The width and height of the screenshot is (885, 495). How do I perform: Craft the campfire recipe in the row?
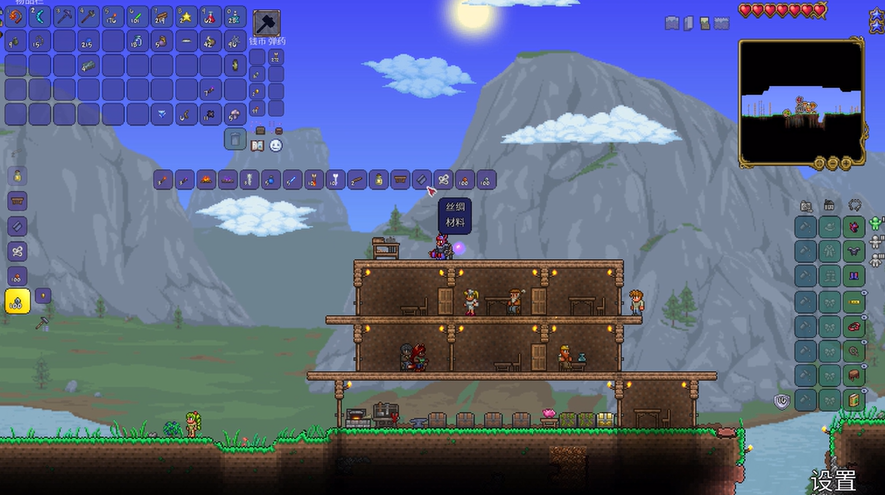[x=205, y=180]
